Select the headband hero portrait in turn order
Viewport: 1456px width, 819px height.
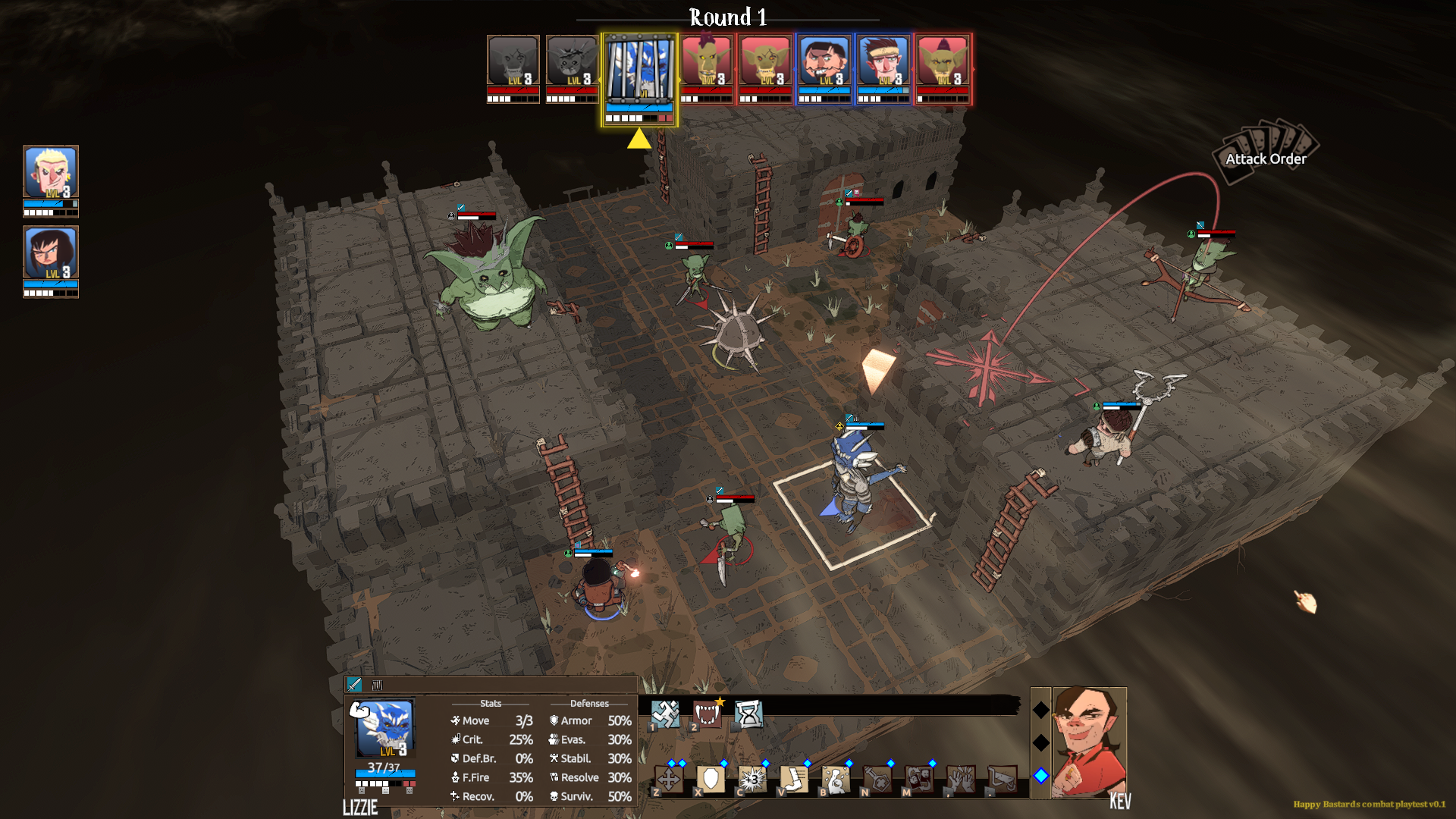(x=883, y=62)
